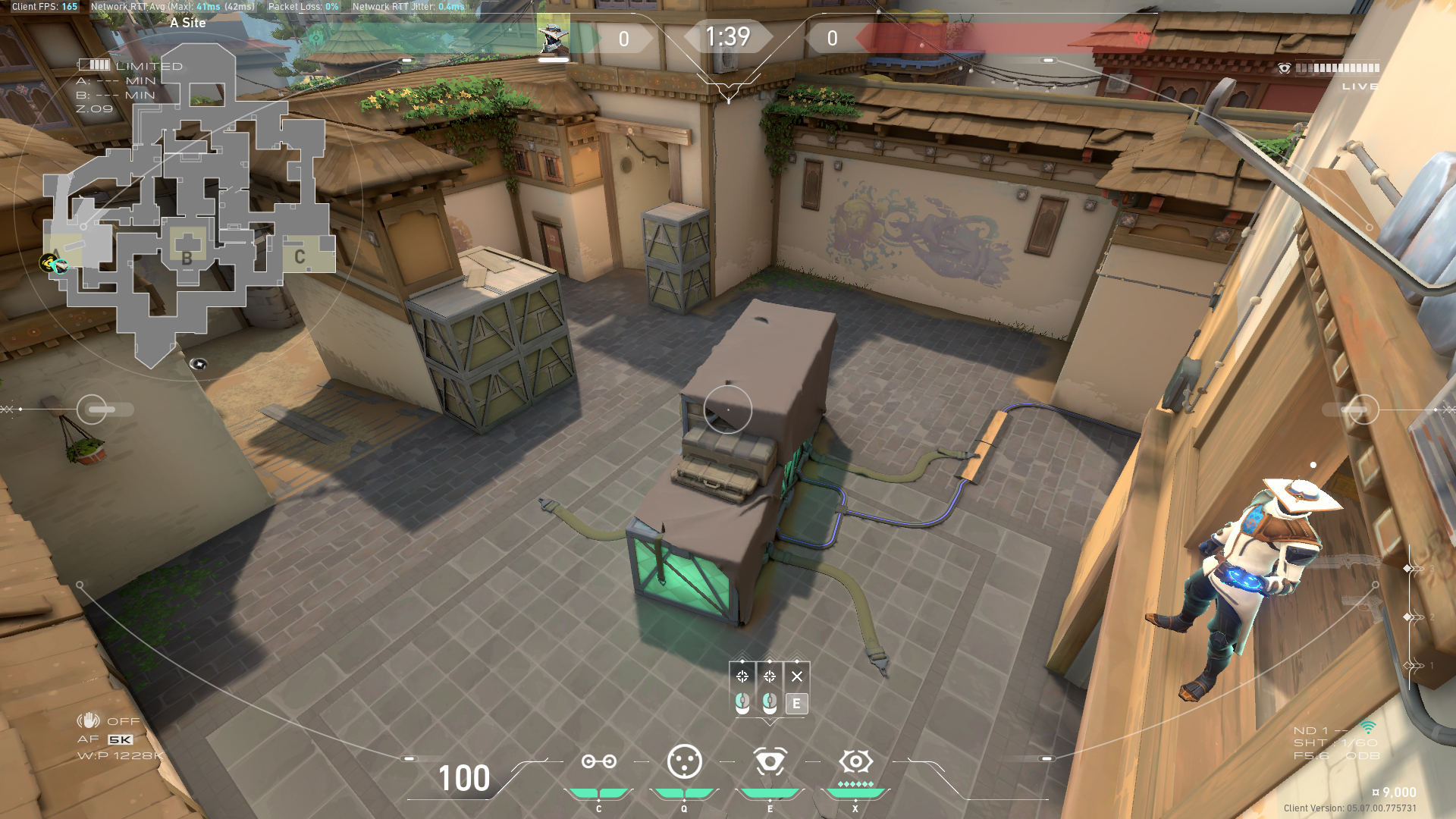
Task: Toggle the E pickup key prompt
Action: pyautogui.click(x=795, y=705)
